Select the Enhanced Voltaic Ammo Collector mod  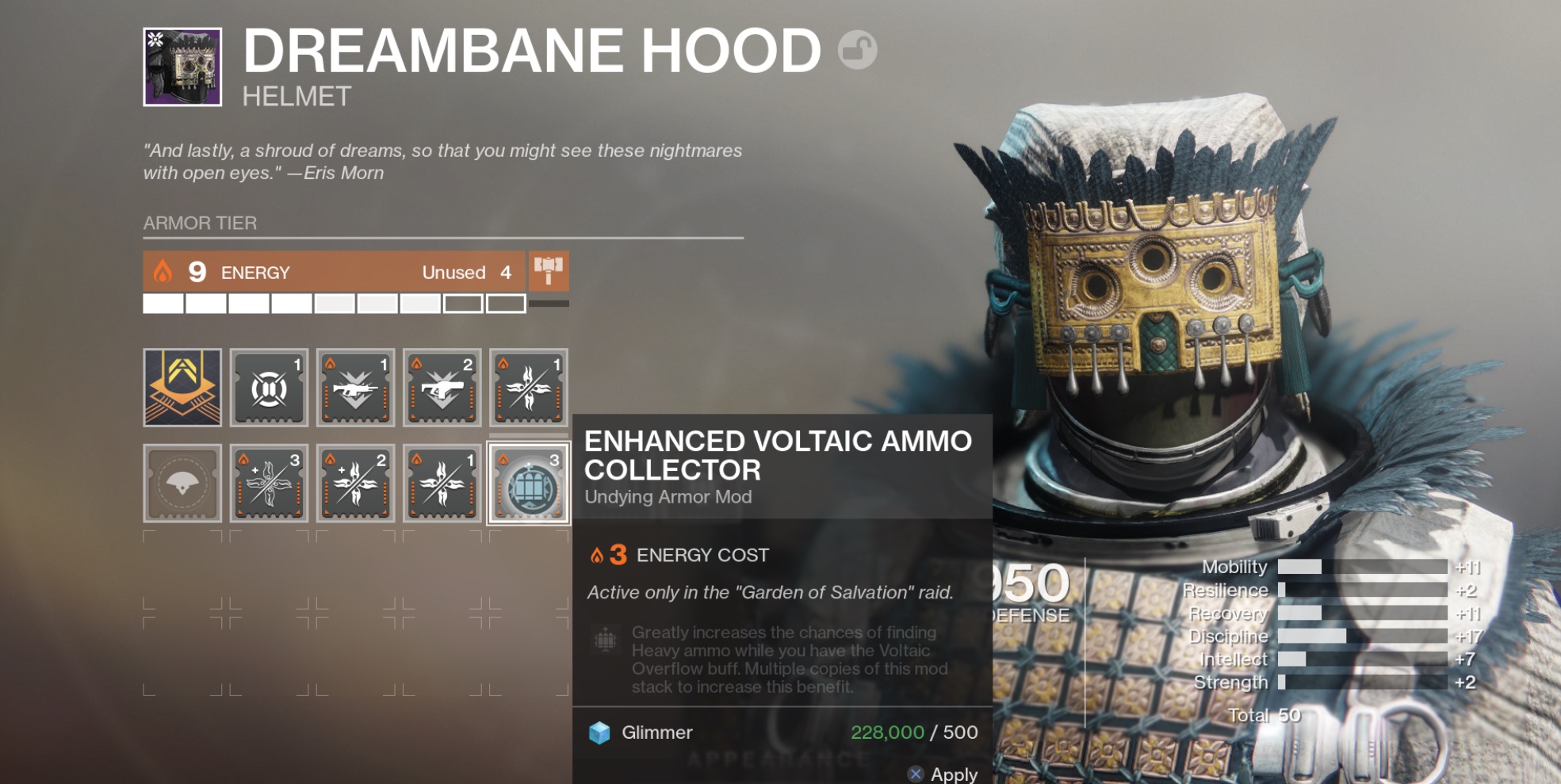click(x=528, y=484)
